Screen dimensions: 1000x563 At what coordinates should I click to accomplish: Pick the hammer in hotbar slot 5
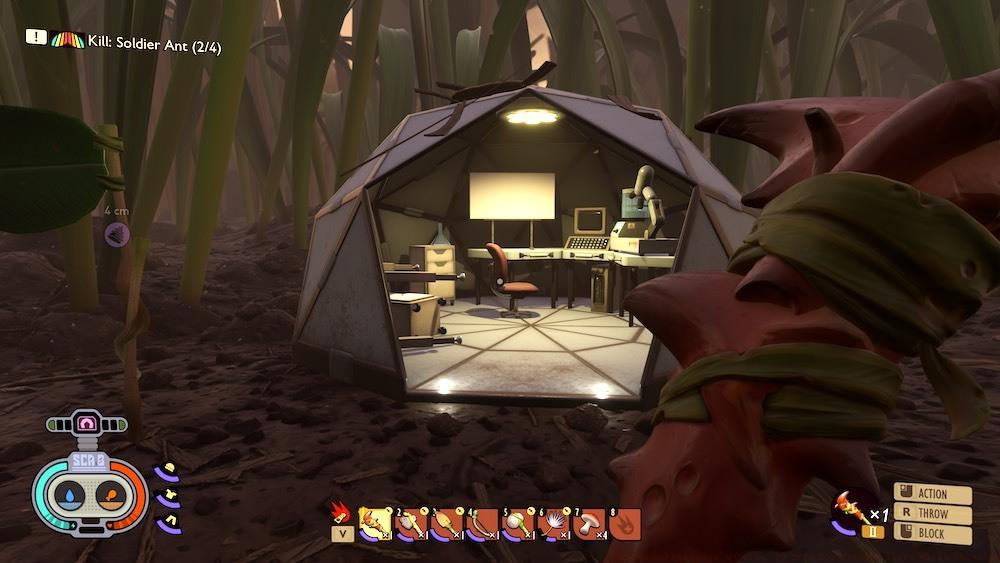tap(518, 522)
